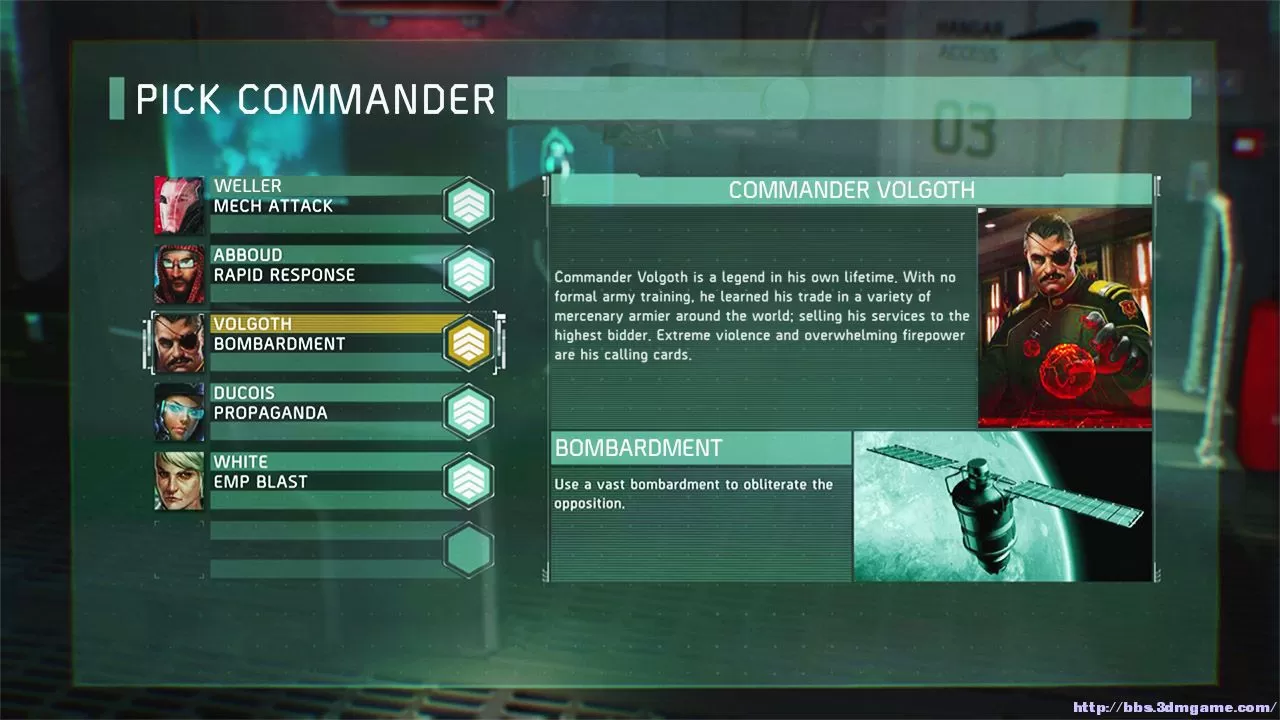The width and height of the screenshot is (1280, 720).
Task: Click White's blonde portrait
Action: click(179, 481)
